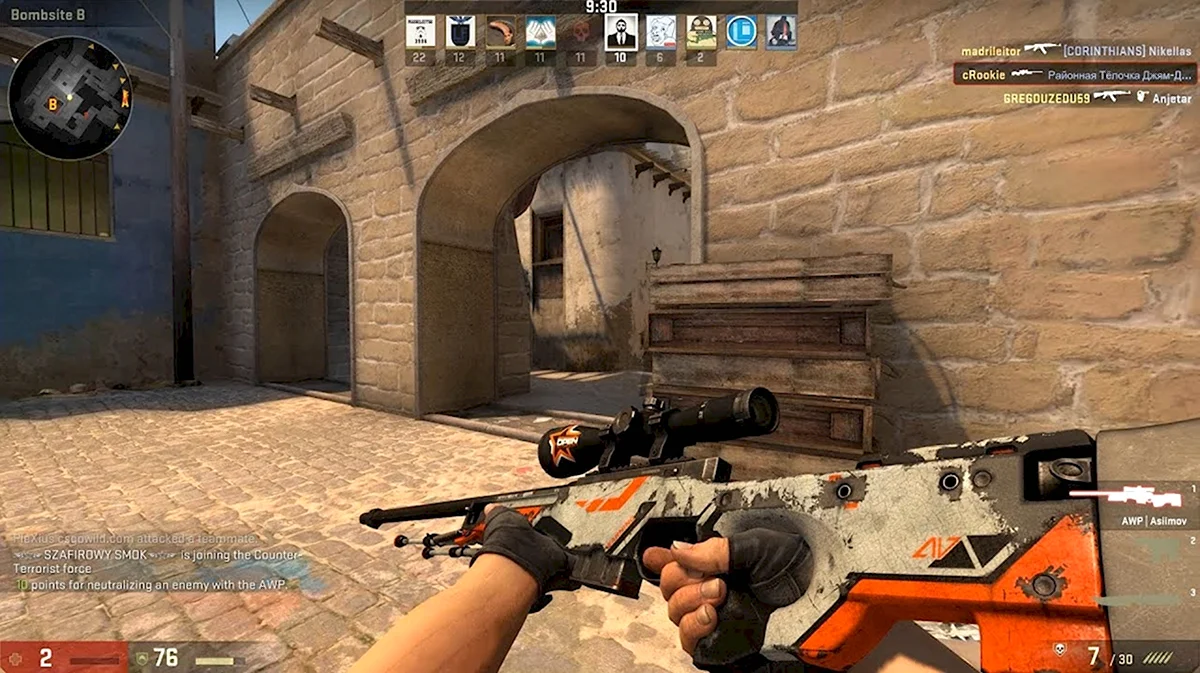Image resolution: width=1200 pixels, height=673 pixels.
Task: Click the glowing hands pyramid avatar
Action: (x=540, y=33)
